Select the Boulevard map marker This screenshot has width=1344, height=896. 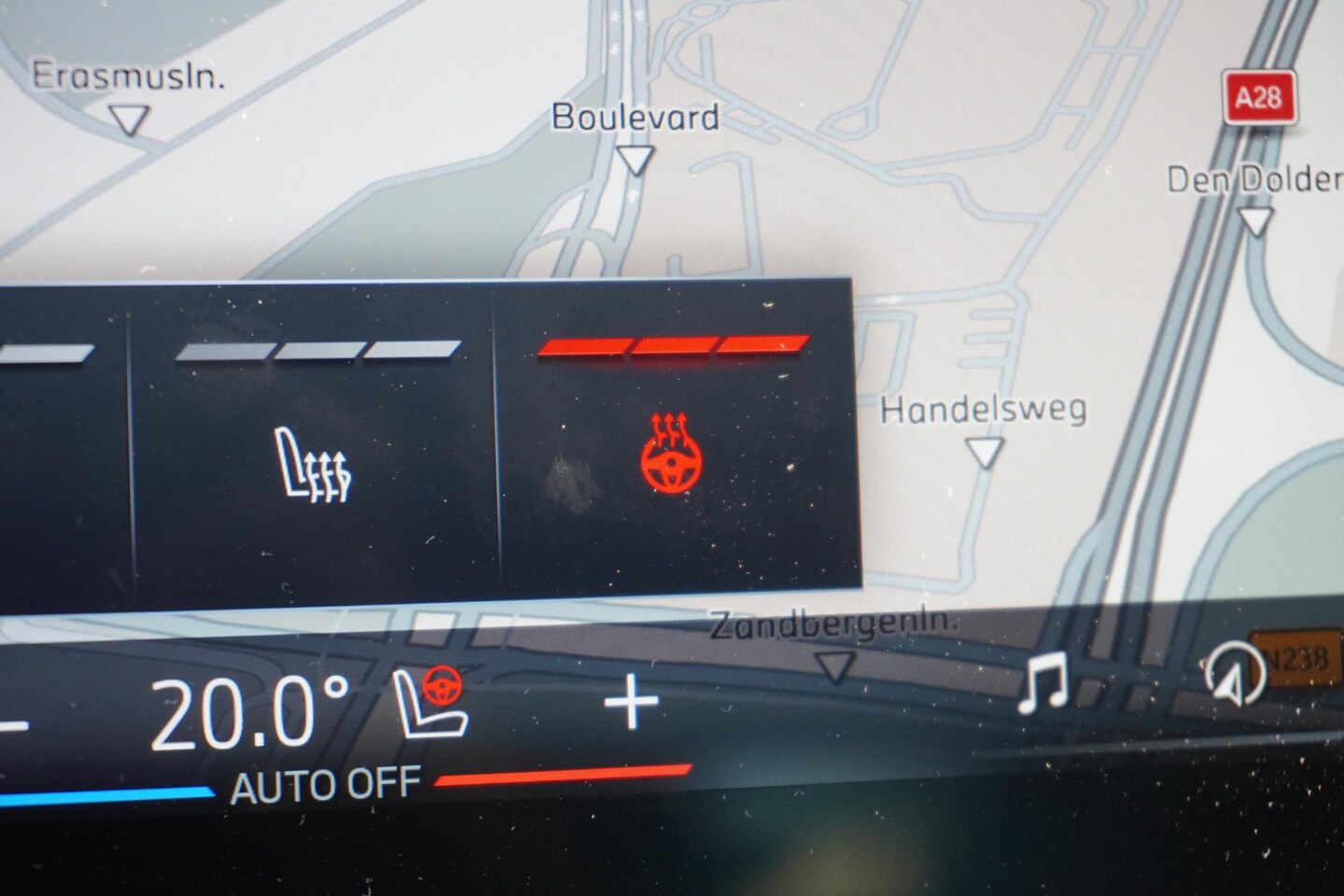point(637,160)
